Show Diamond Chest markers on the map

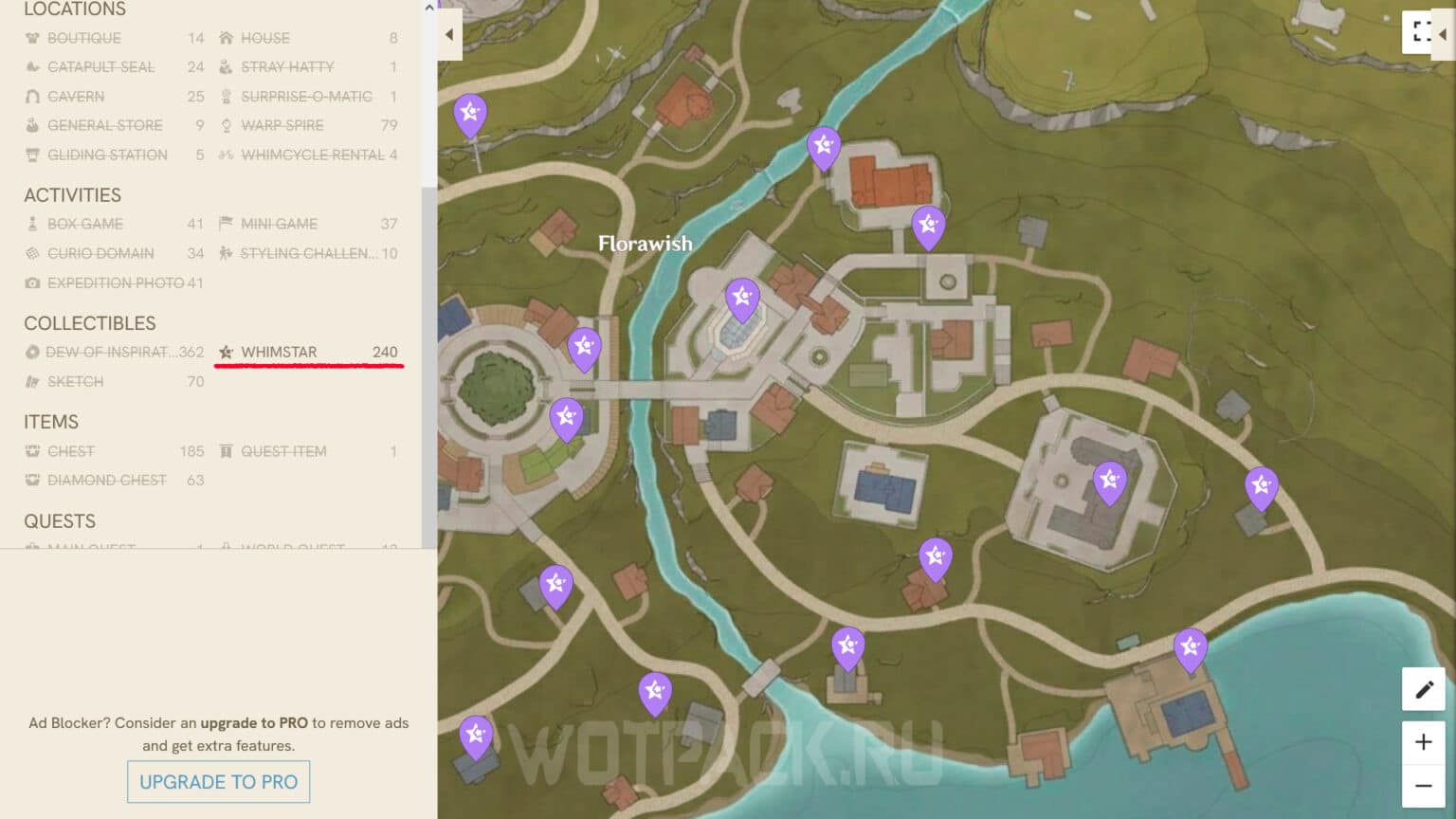[x=31, y=480]
